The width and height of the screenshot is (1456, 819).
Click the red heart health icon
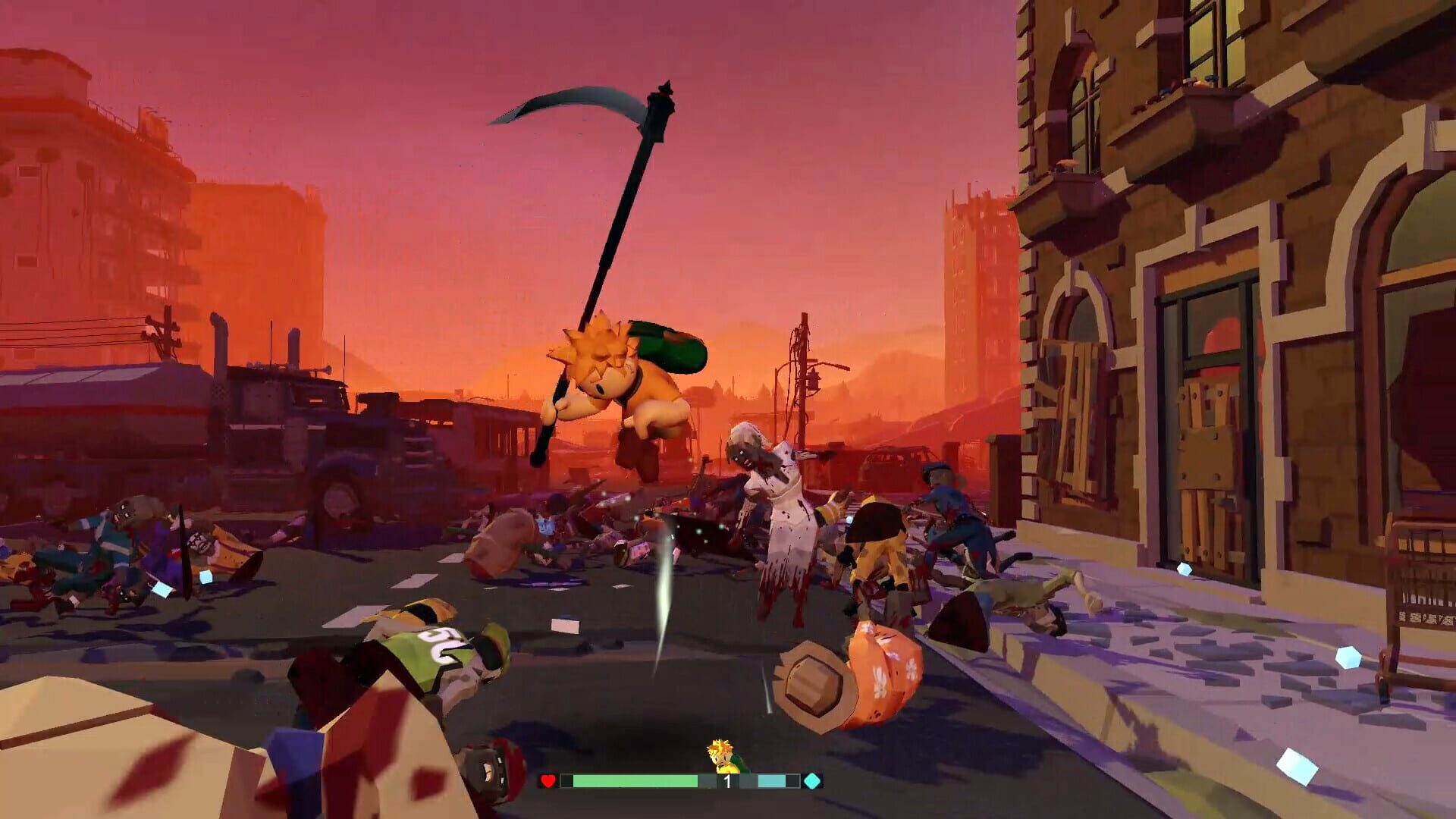click(547, 781)
